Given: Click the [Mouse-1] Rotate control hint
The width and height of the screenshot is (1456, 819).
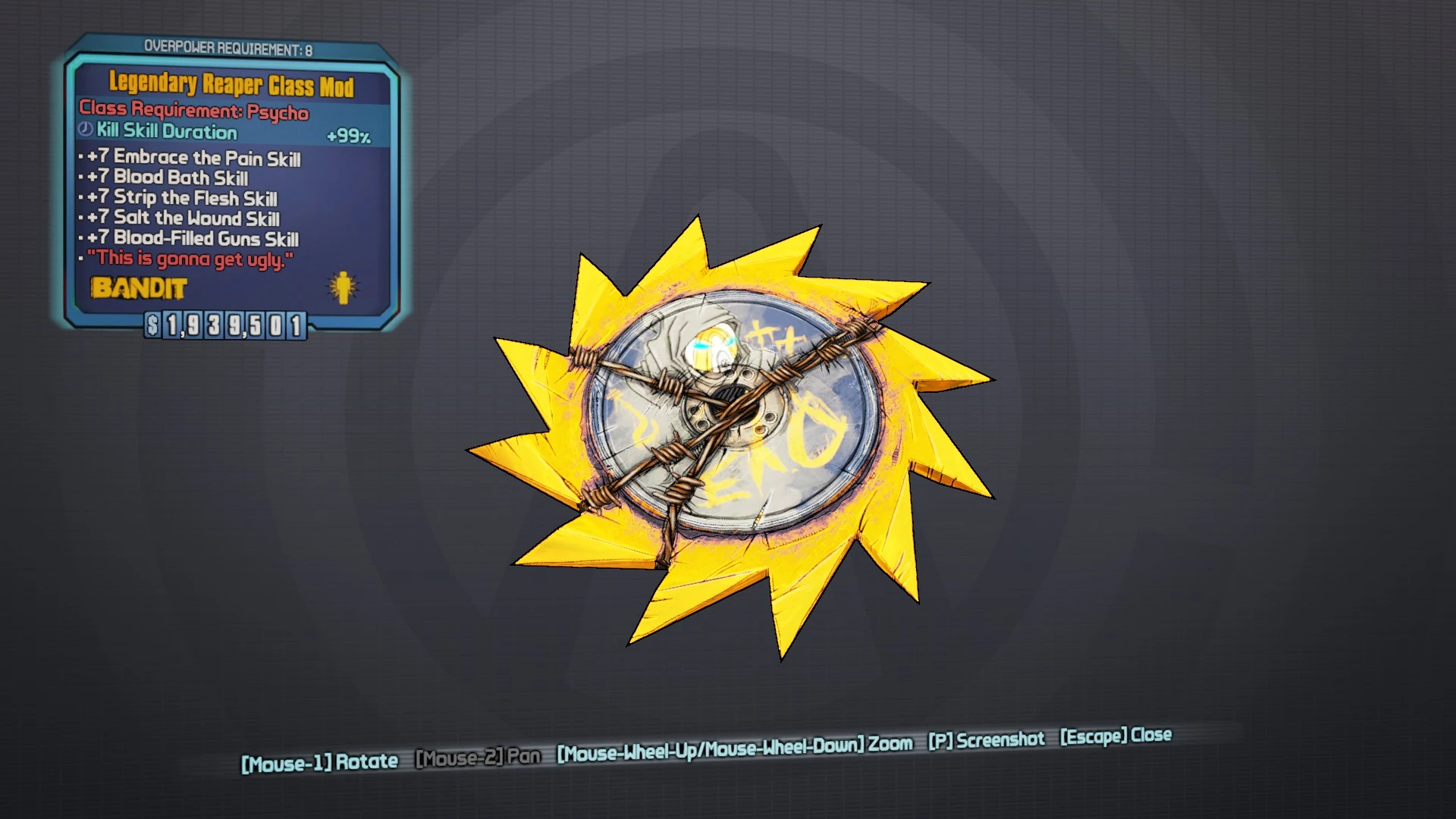Looking at the screenshot, I should pos(318,761).
